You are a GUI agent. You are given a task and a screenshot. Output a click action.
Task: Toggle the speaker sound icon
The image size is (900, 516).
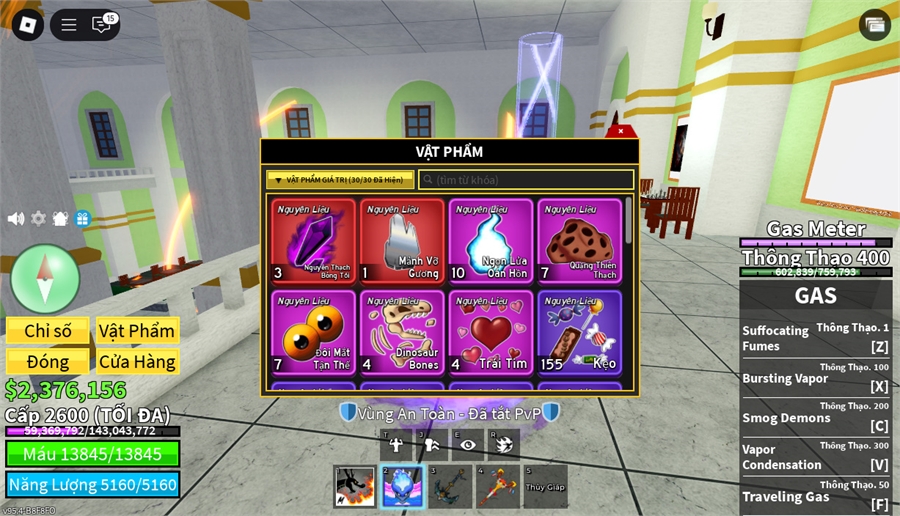pyautogui.click(x=16, y=219)
